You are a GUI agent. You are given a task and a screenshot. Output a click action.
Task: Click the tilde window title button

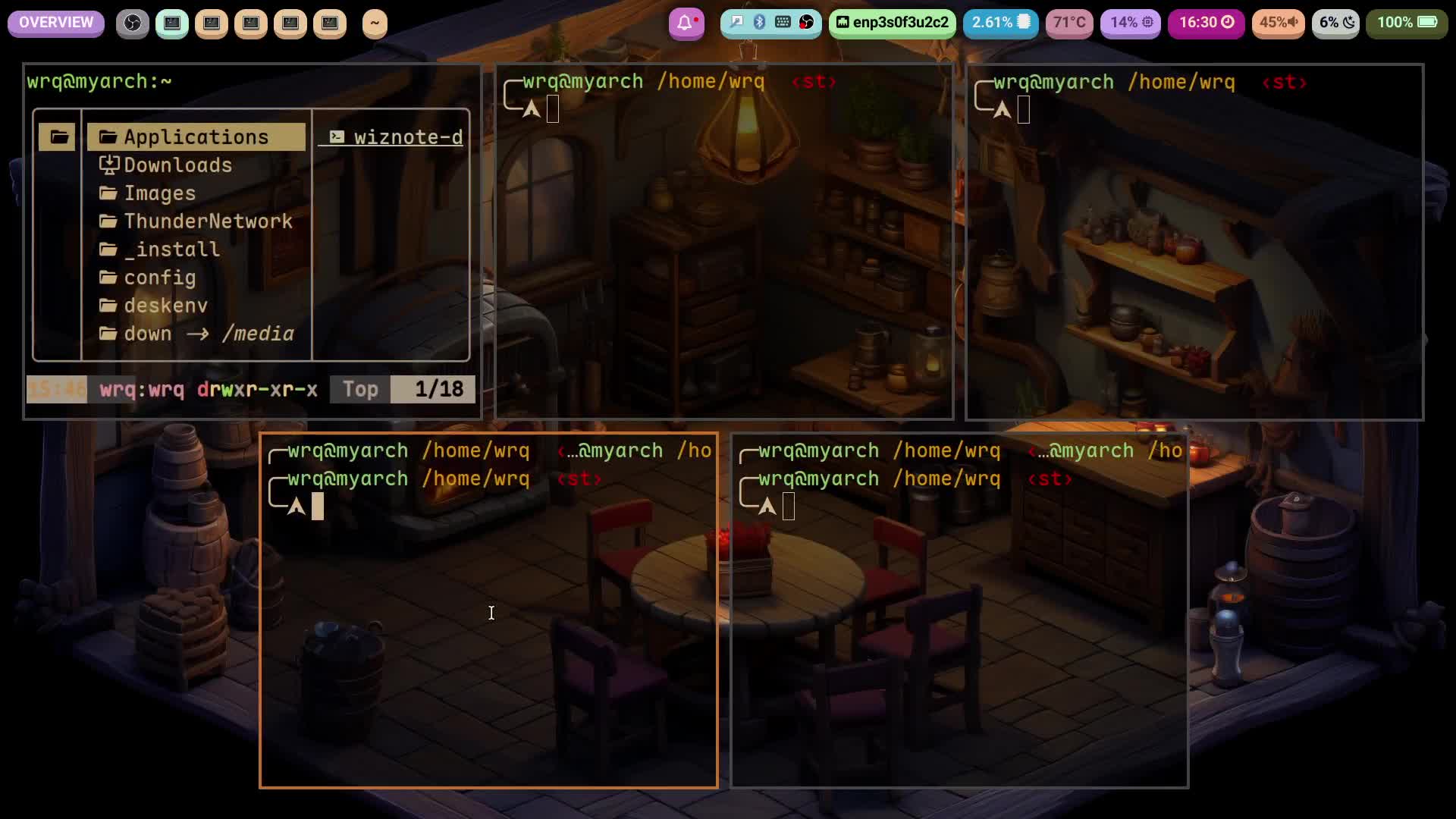(x=375, y=24)
